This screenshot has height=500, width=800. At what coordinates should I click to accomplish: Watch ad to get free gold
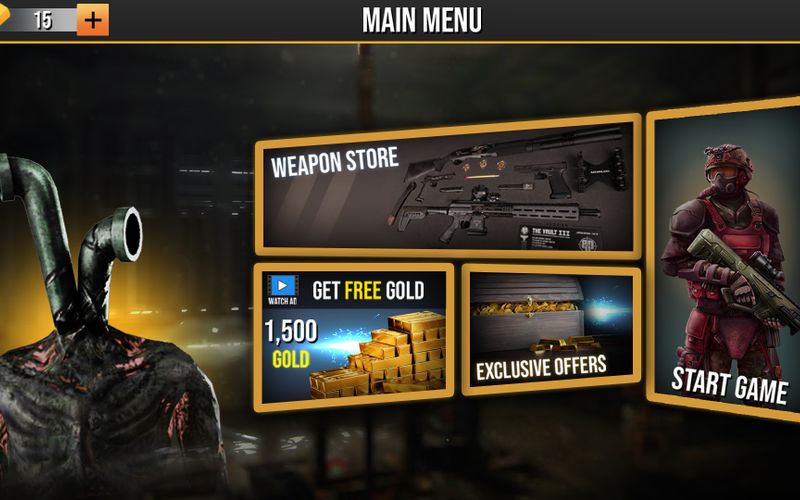tap(353, 336)
